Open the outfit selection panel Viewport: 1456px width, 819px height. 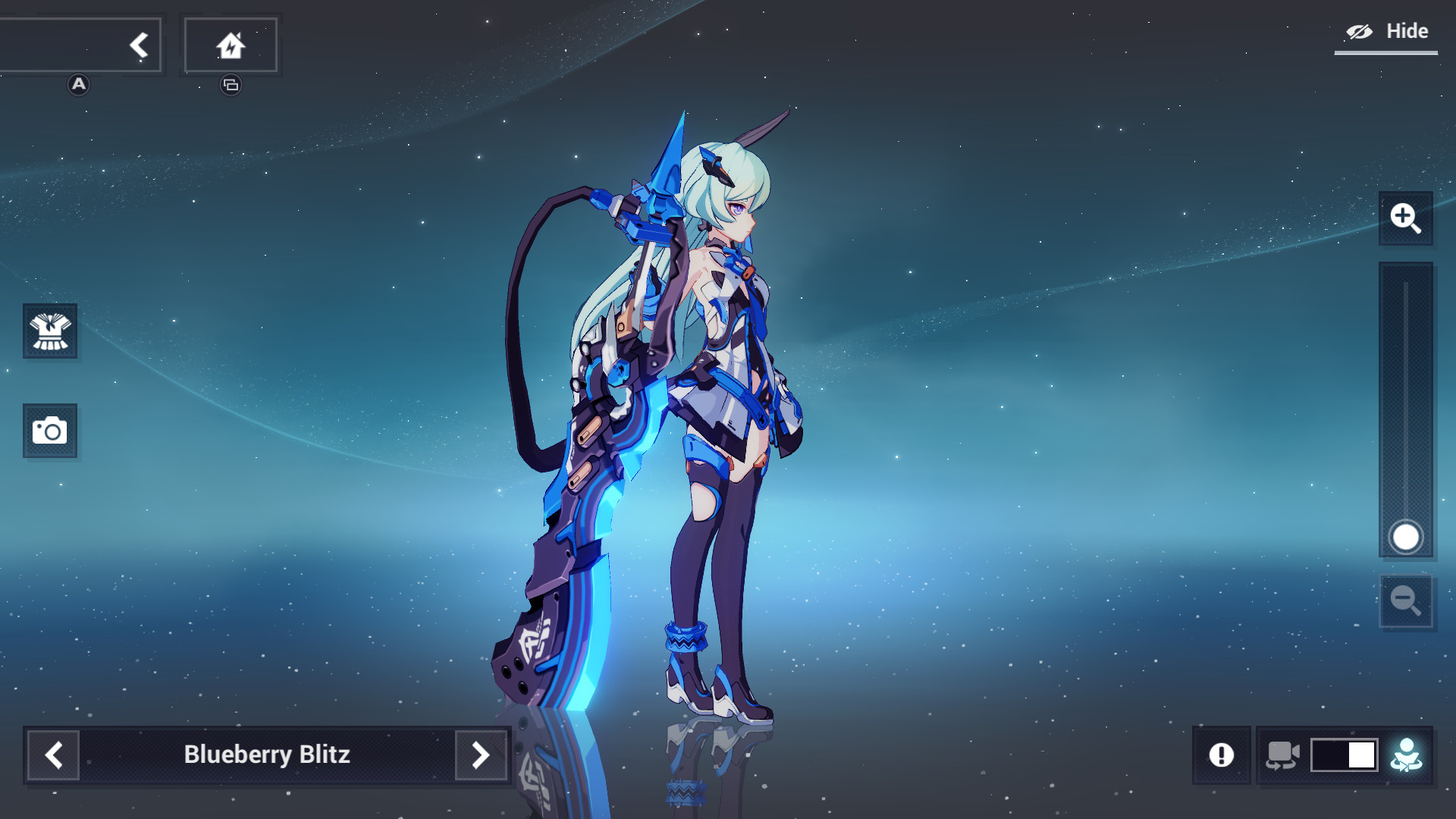pyautogui.click(x=50, y=332)
